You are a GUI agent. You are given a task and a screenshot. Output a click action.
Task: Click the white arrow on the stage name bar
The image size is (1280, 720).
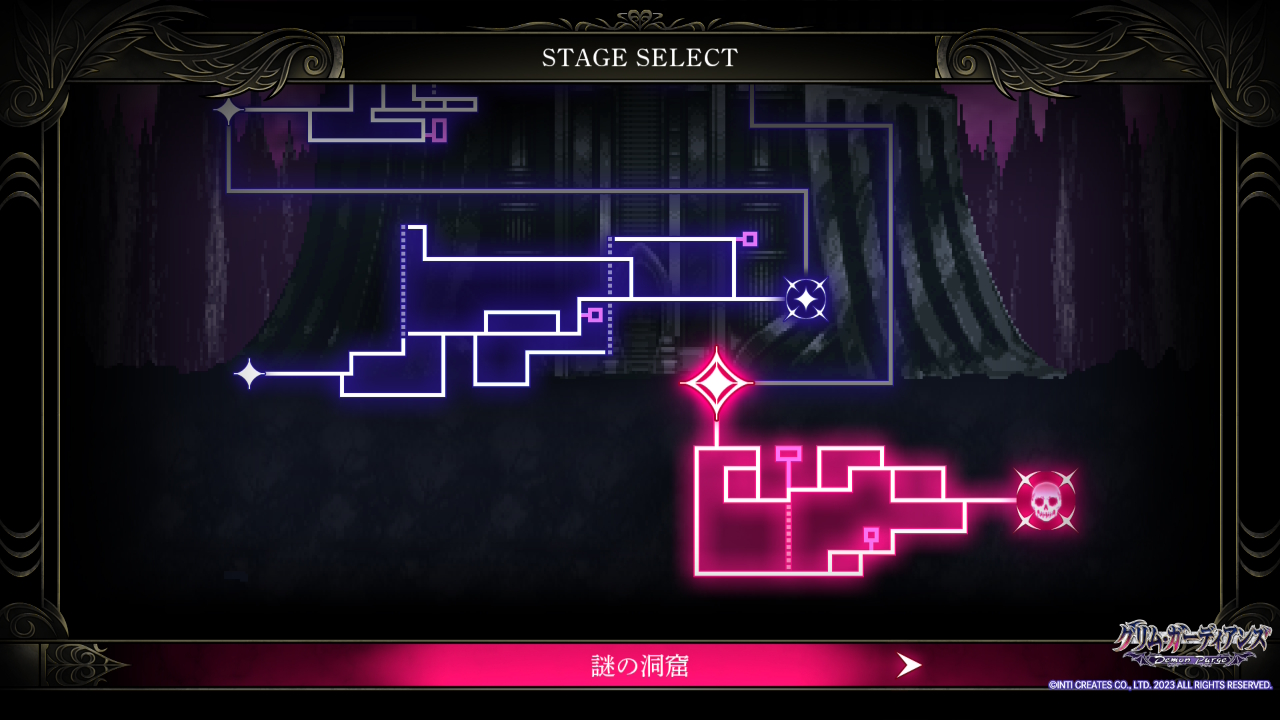(x=908, y=665)
